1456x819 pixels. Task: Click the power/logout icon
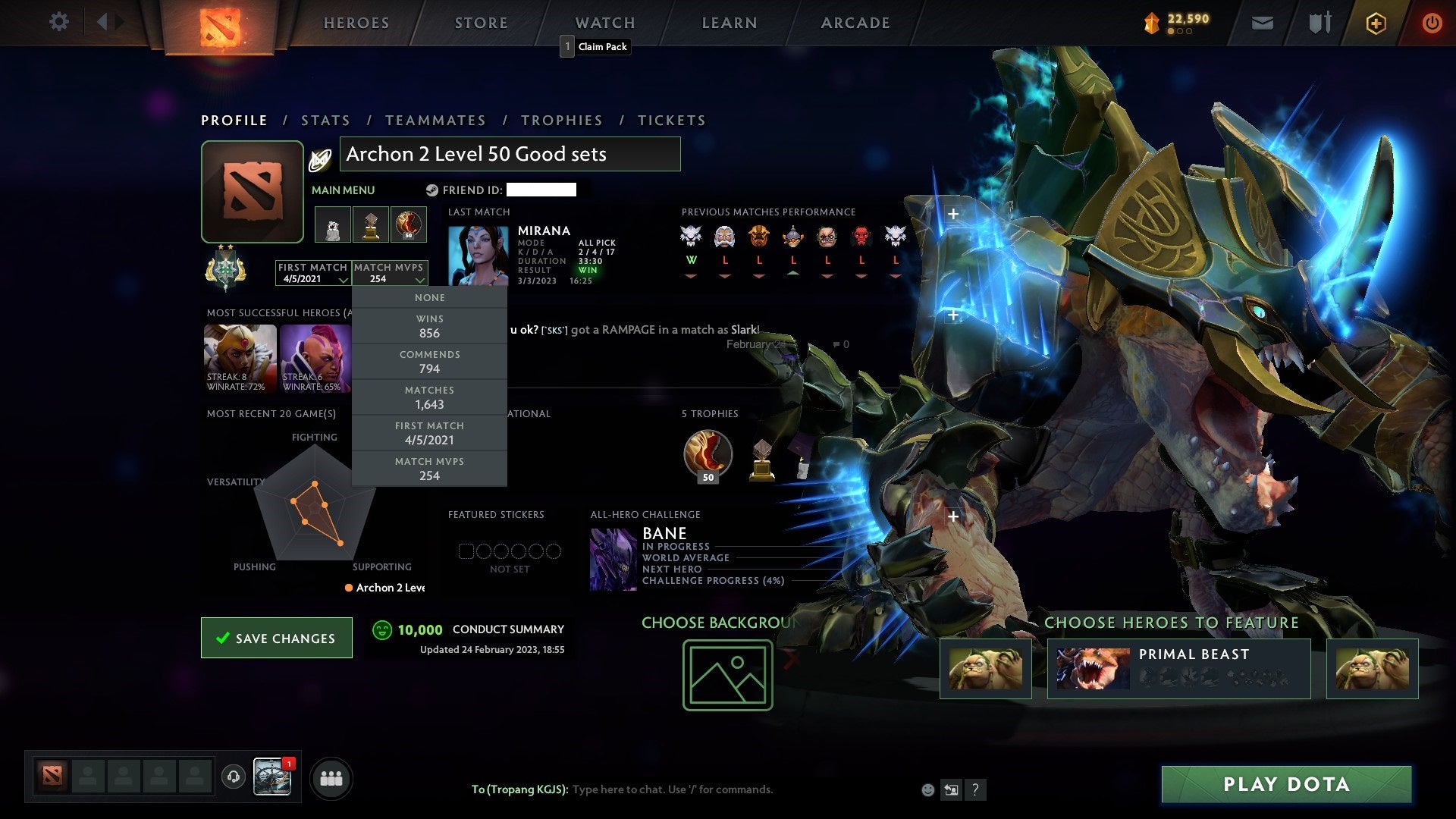1432,22
